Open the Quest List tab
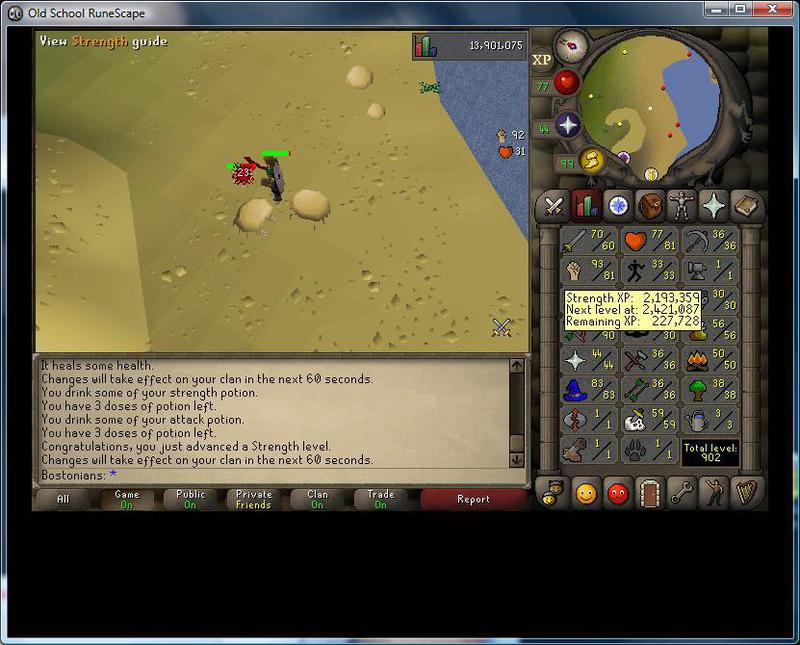Viewport: 800px width, 645px height. (618, 207)
